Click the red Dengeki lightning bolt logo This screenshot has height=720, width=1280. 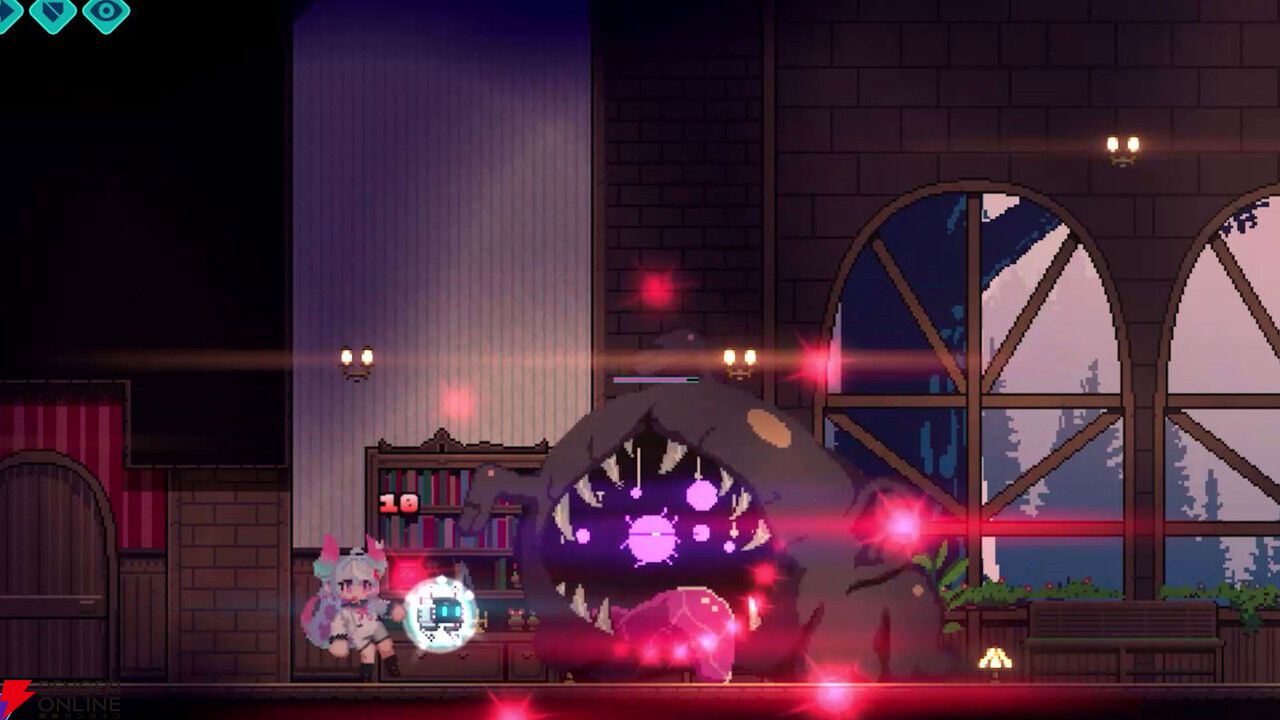point(16,697)
